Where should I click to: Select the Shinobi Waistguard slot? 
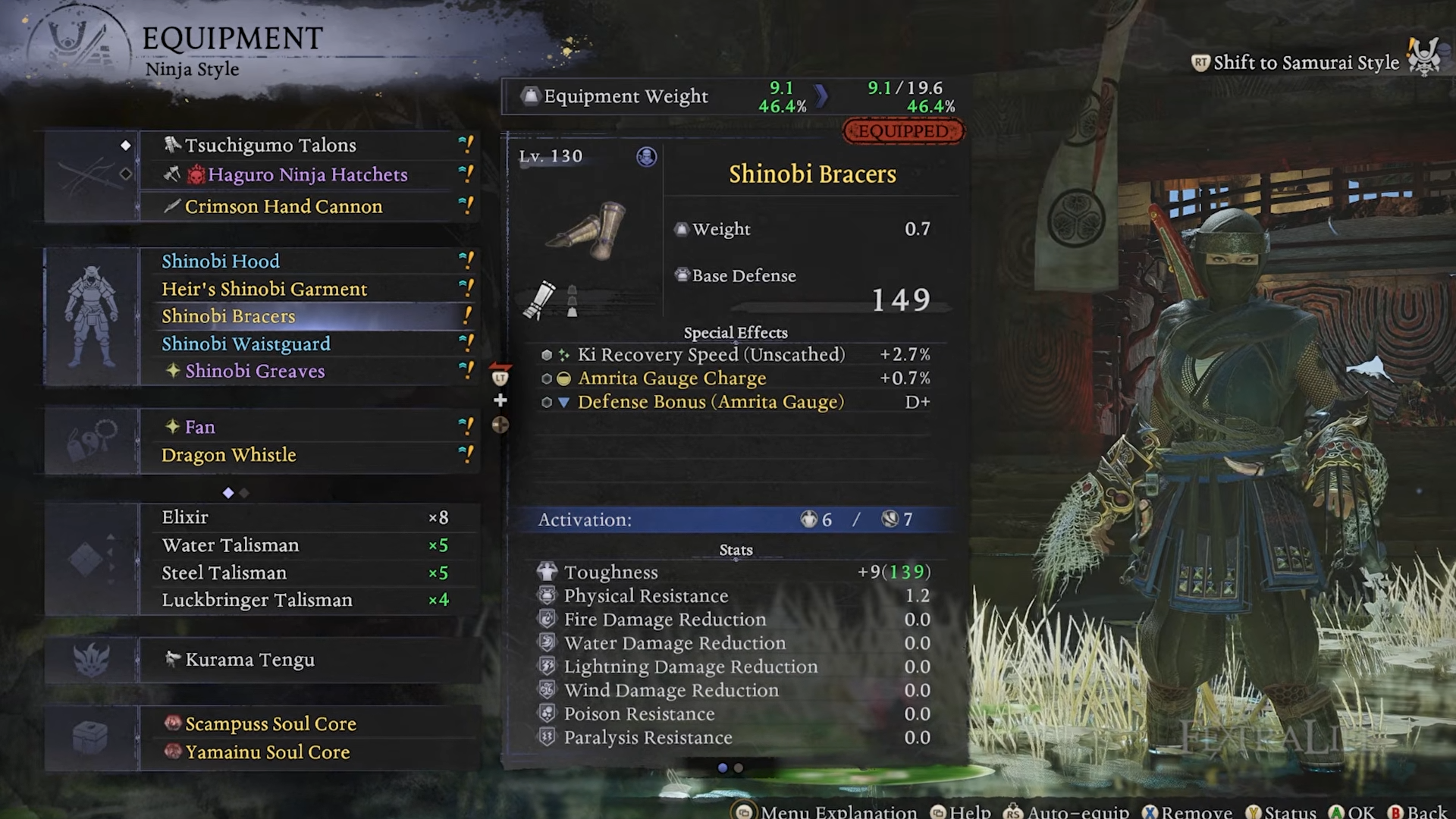click(x=246, y=344)
